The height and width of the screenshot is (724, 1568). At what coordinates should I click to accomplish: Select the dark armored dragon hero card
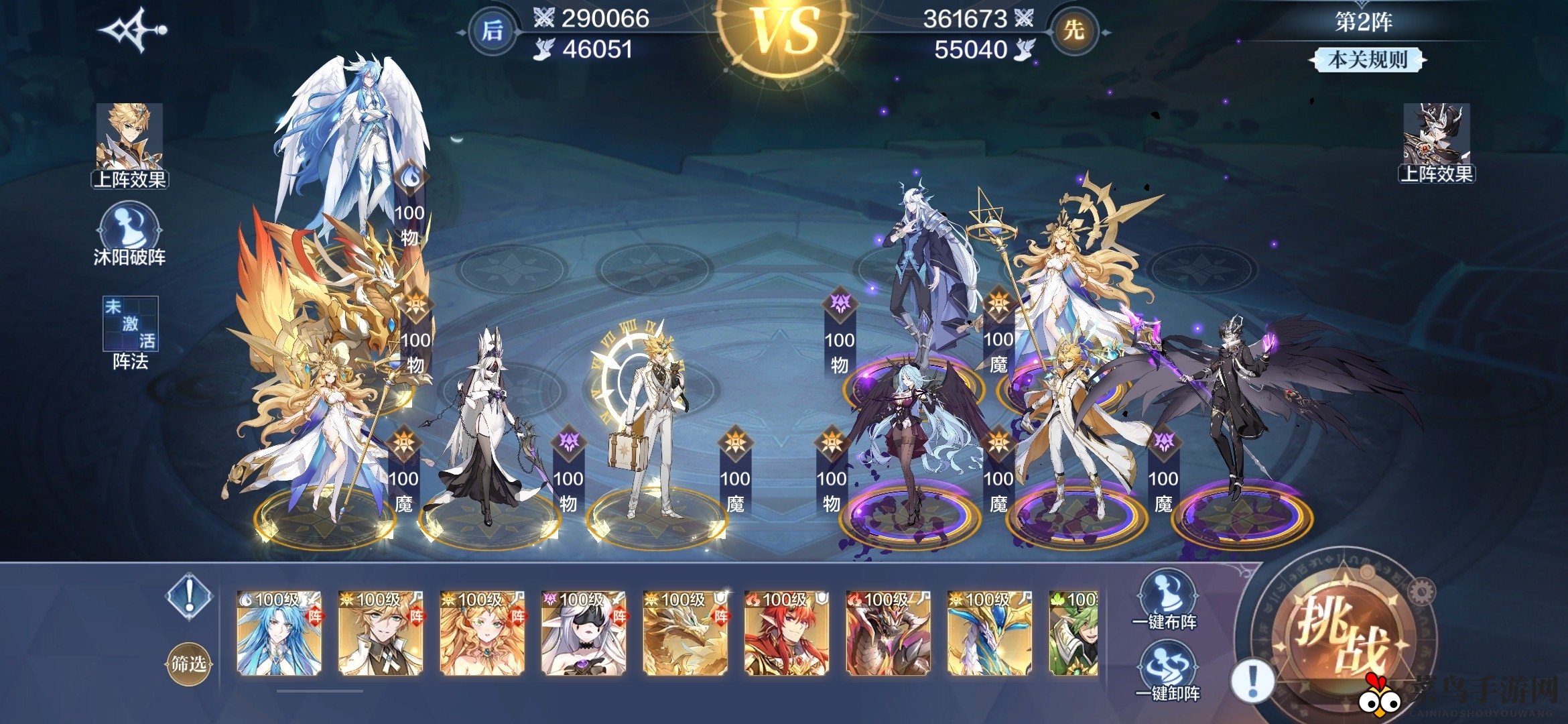(x=888, y=632)
